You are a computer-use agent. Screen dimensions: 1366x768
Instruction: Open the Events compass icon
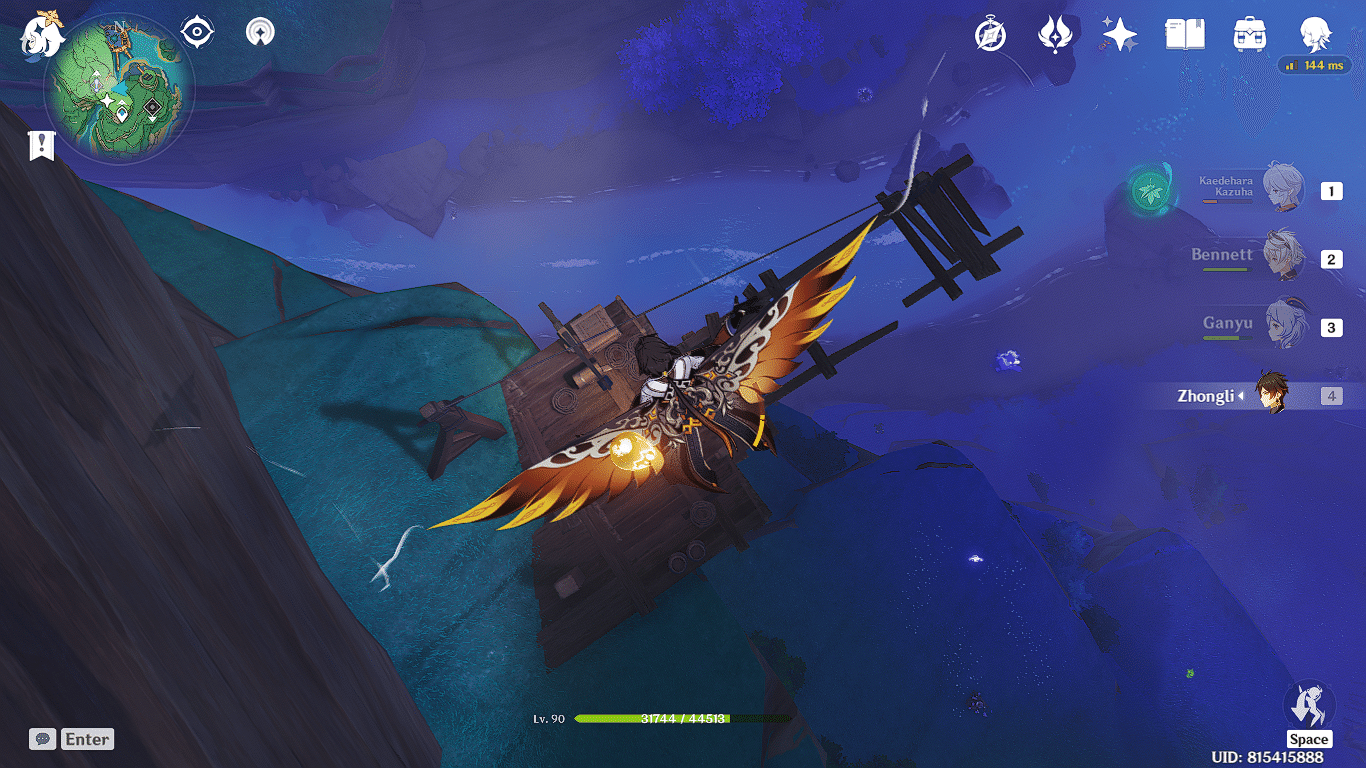[990, 36]
